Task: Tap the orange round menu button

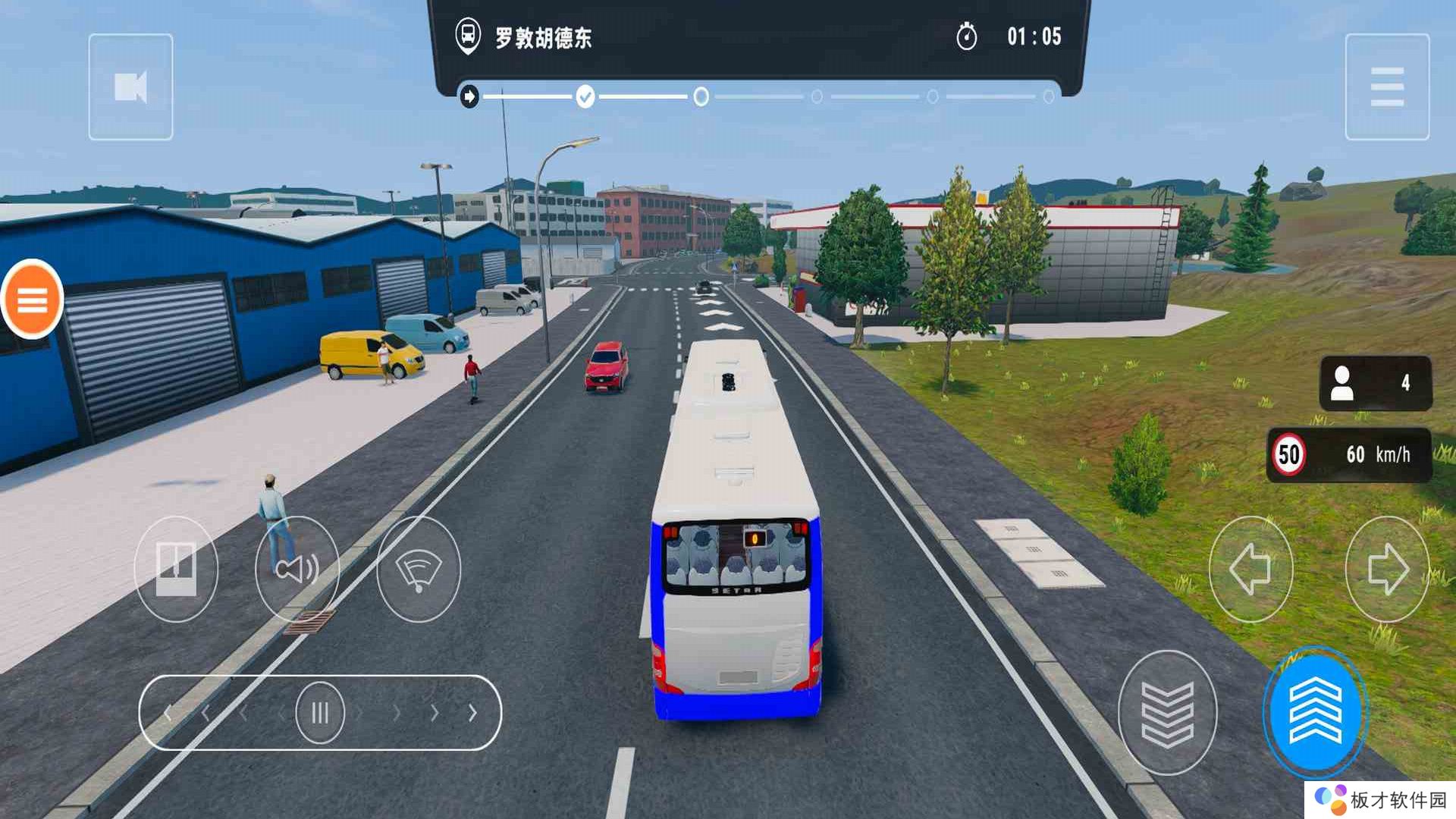Action: [32, 300]
